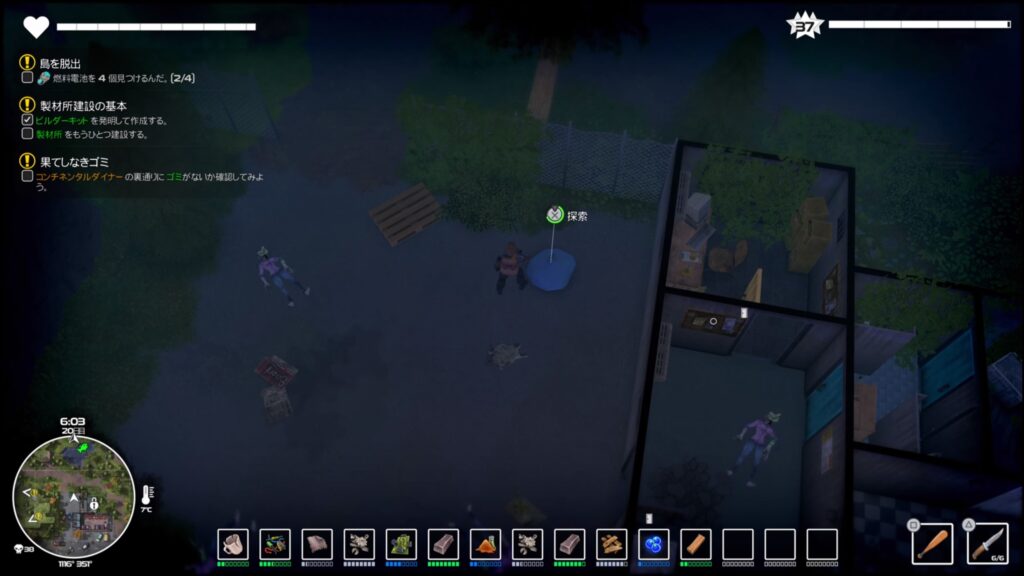The height and width of the screenshot is (576, 1024).
Task: Click the padlock marker on the minimap
Action: (x=94, y=503)
